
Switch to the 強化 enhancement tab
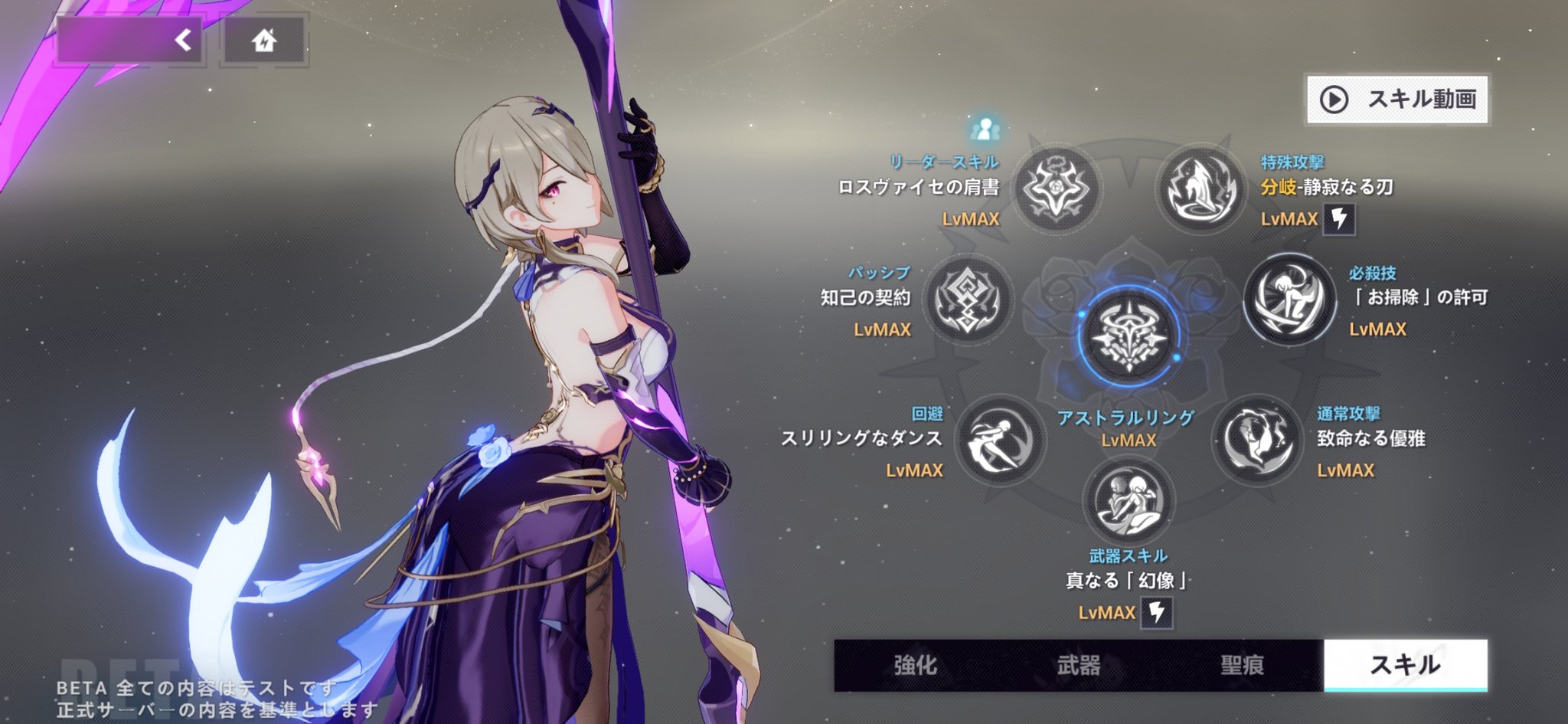point(916,665)
